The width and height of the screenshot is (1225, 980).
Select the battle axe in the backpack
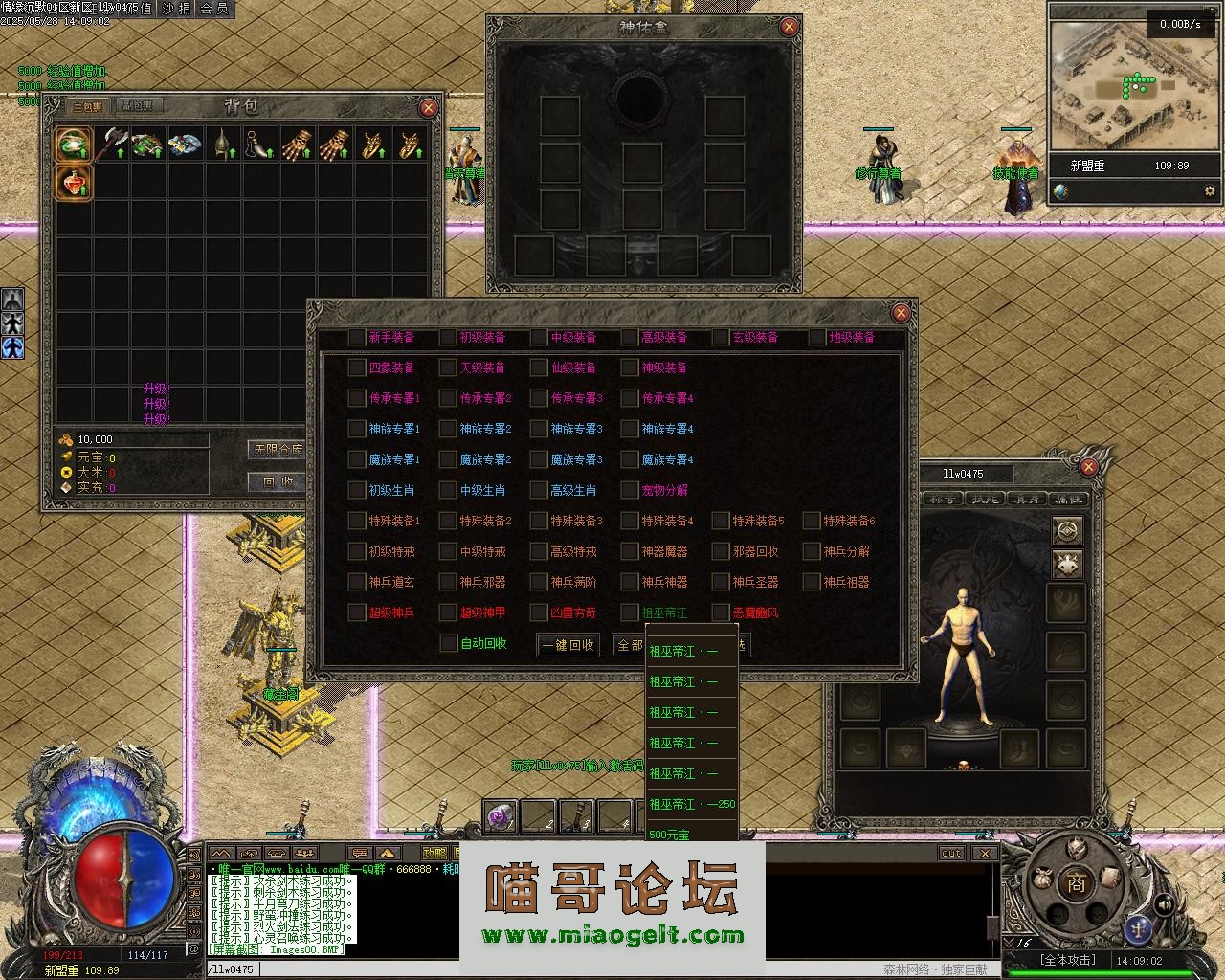(113, 144)
